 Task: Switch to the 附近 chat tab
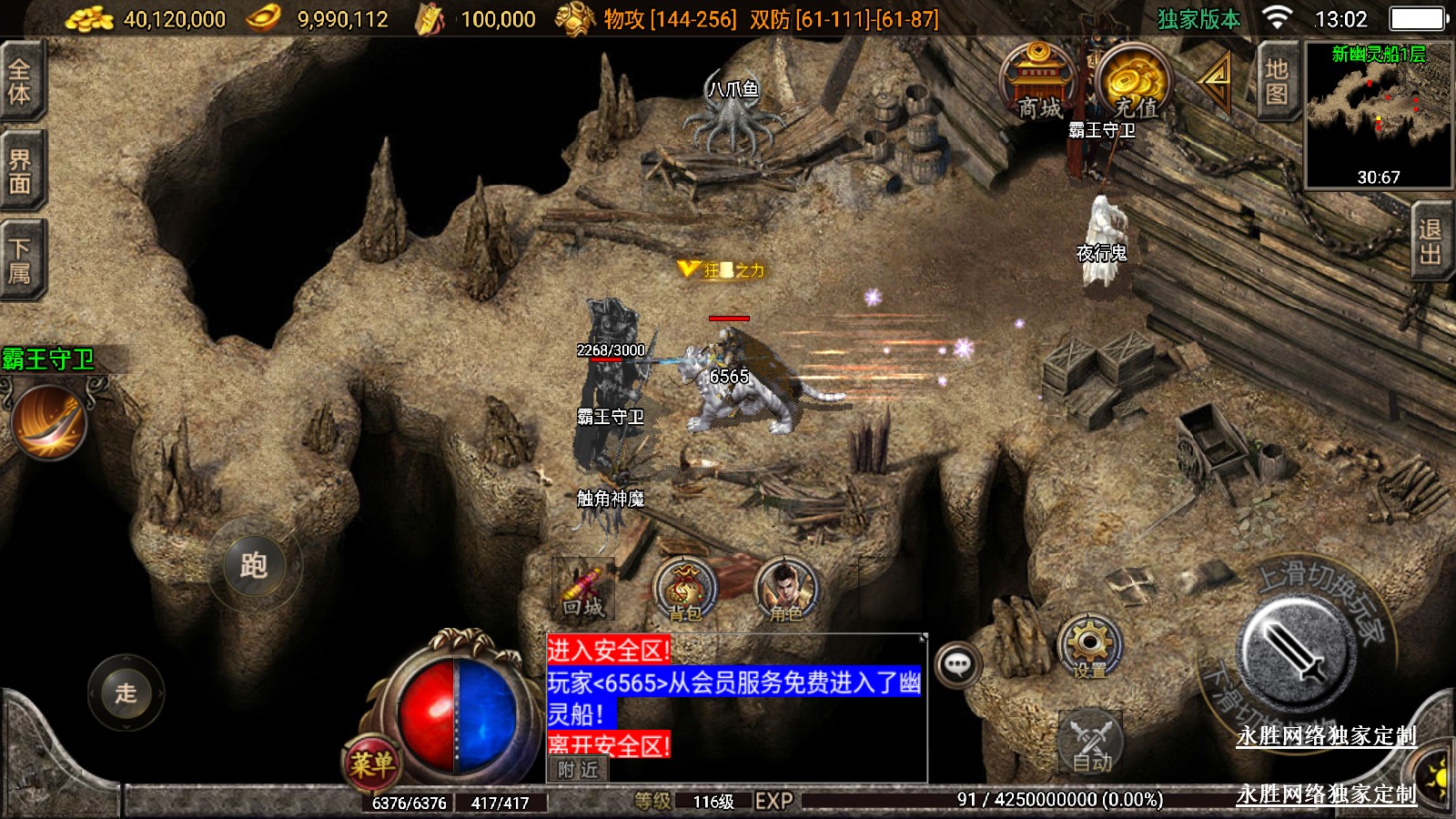[x=578, y=770]
